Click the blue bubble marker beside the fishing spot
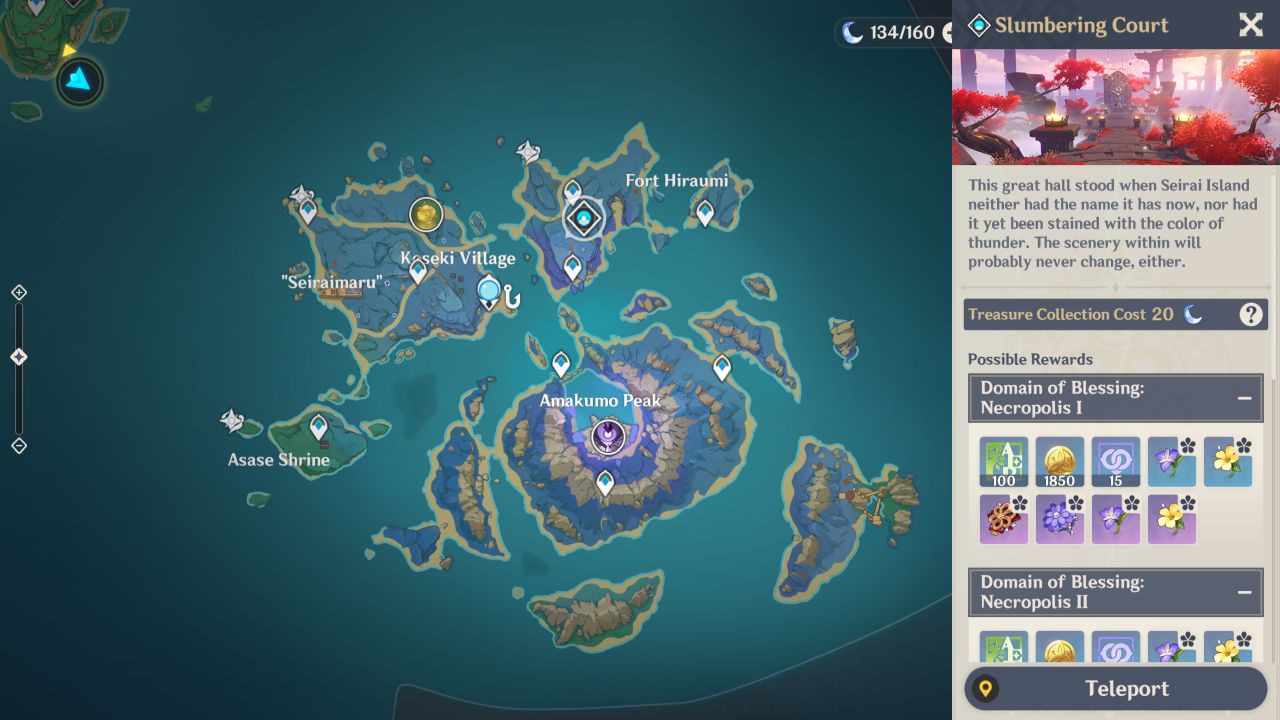This screenshot has width=1280, height=720. point(489,290)
